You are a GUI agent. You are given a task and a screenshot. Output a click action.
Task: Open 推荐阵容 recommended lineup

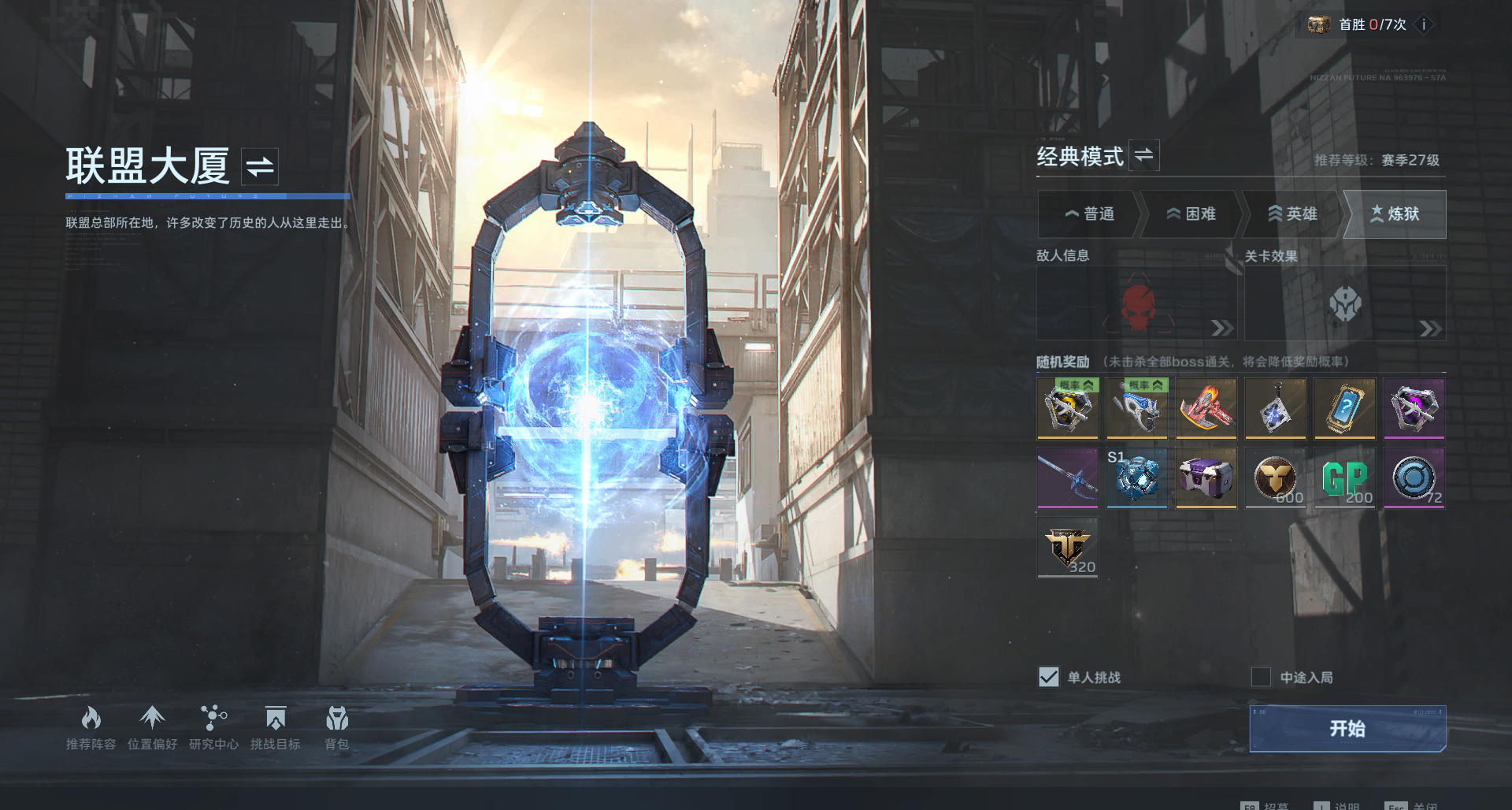click(91, 727)
